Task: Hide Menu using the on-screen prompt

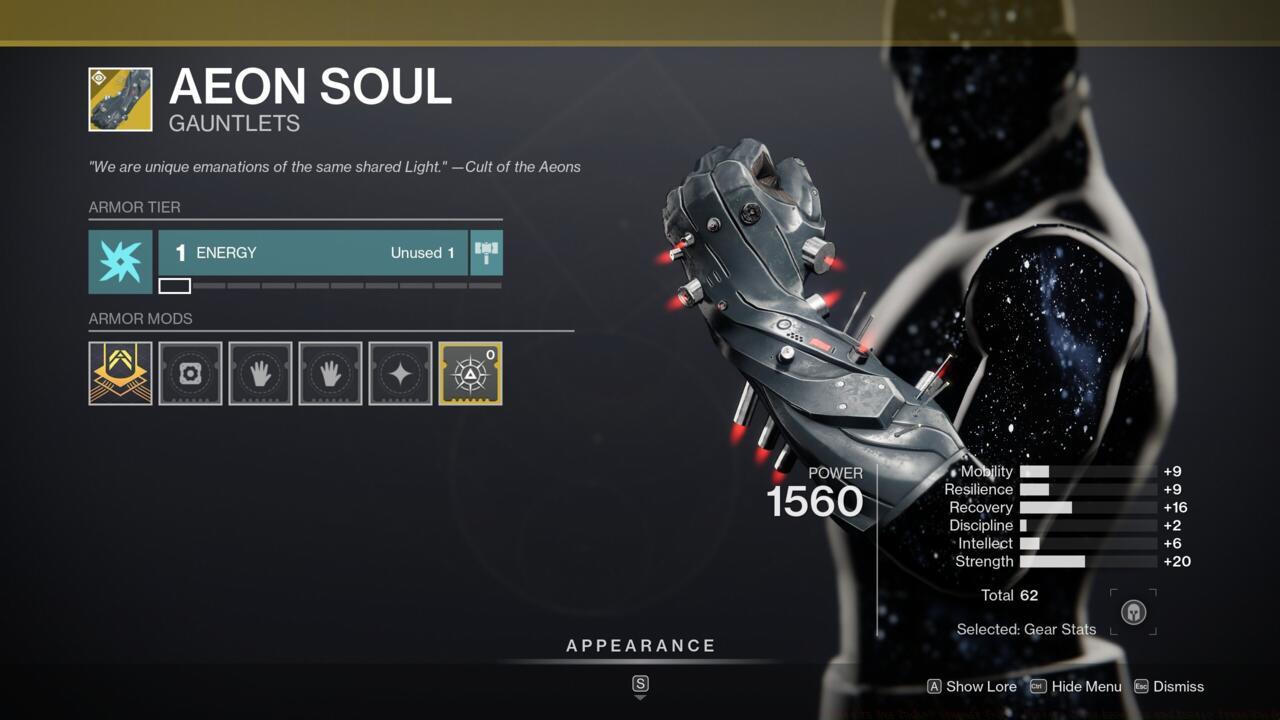Action: [1085, 687]
